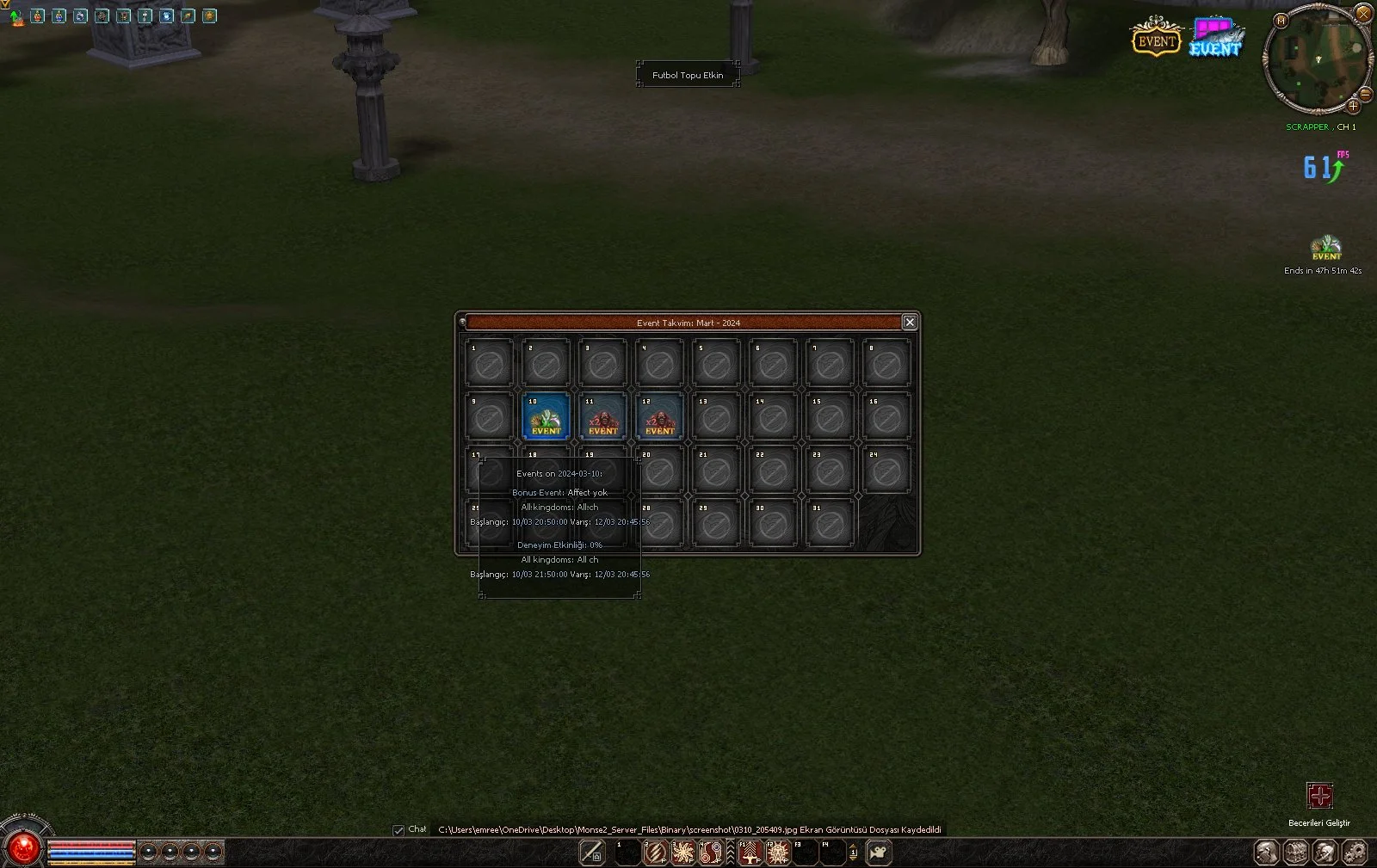Toggle the Chat checkbox
1377x868 pixels.
[398, 830]
